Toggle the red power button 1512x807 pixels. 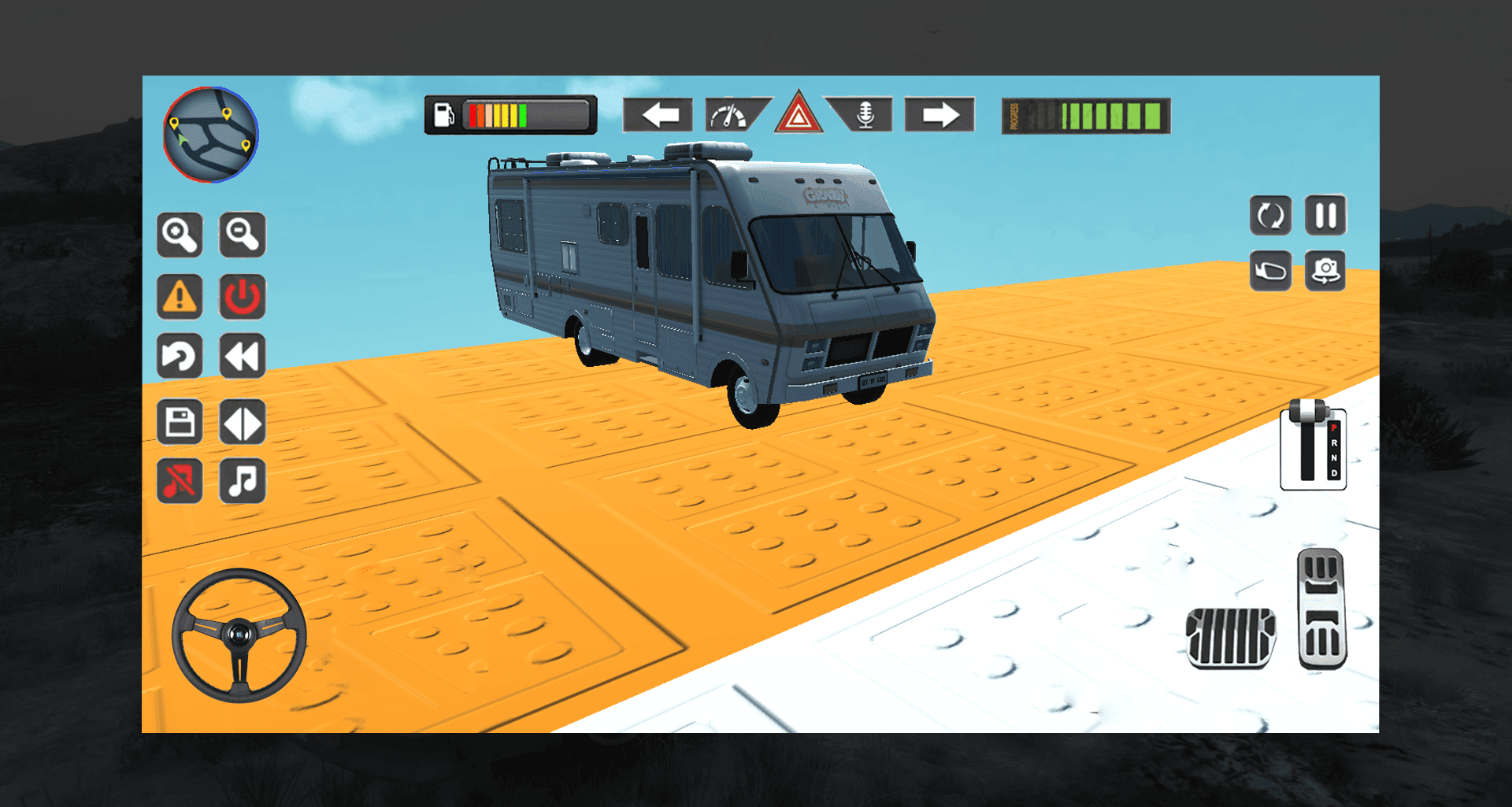click(x=243, y=296)
